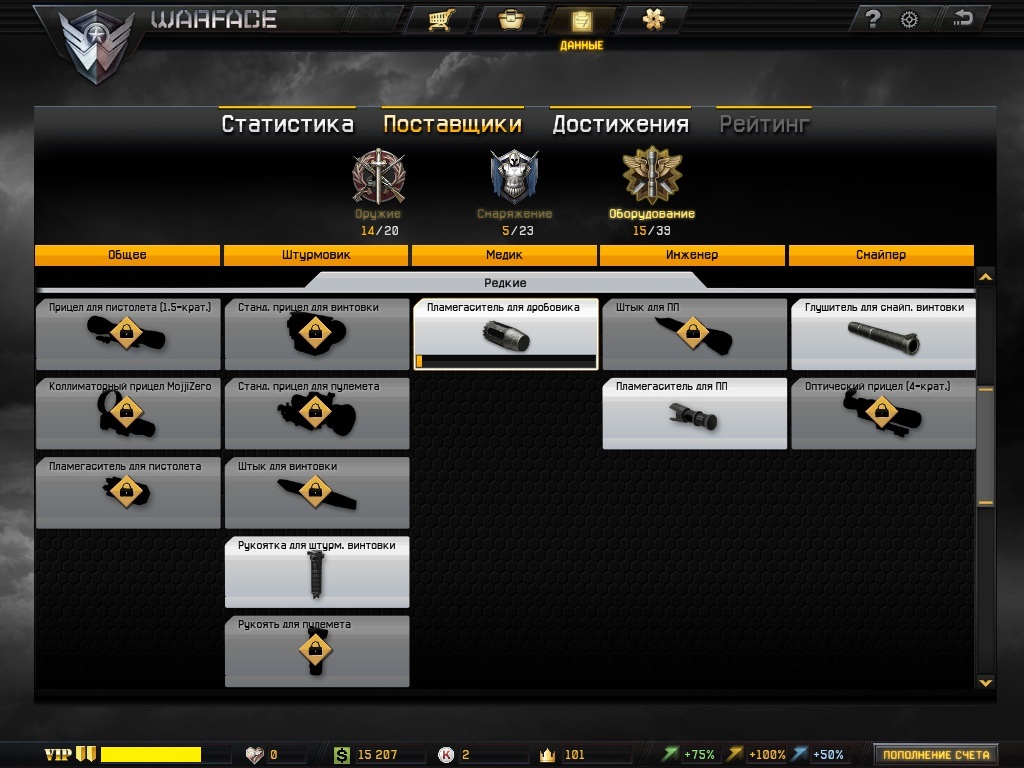This screenshot has height=768, width=1024.
Task: Click the help question mark button
Action: 872,19
